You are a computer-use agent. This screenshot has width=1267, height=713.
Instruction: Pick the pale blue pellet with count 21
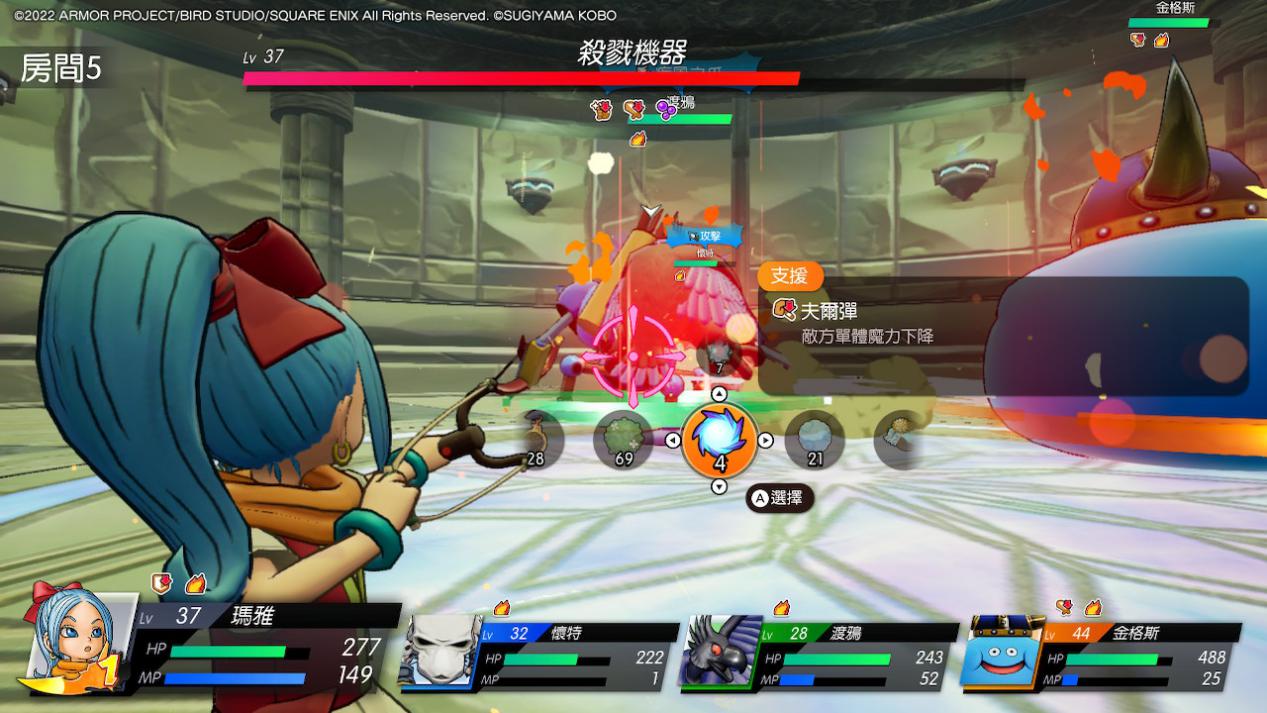click(x=814, y=440)
